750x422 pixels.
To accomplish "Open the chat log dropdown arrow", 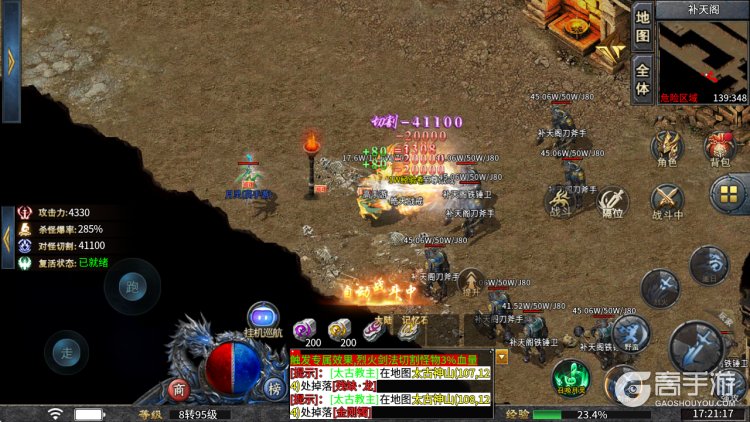I will 501,356.
